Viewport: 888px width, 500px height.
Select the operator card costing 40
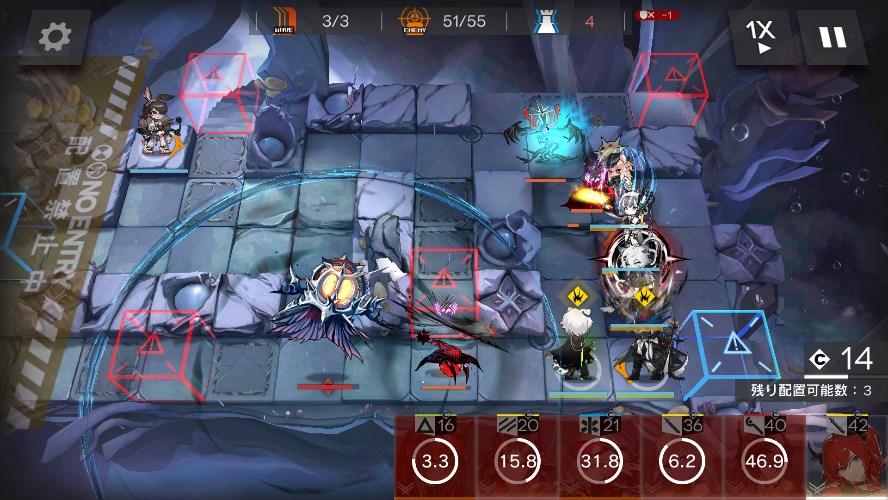pos(763,459)
